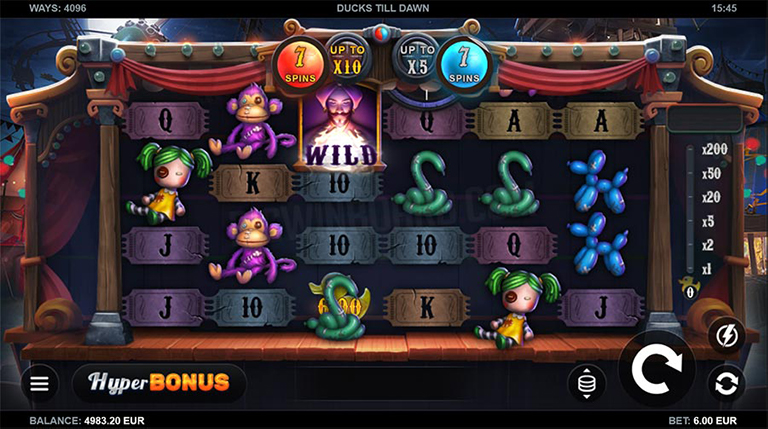Open the coin stack bet selector

click(587, 383)
